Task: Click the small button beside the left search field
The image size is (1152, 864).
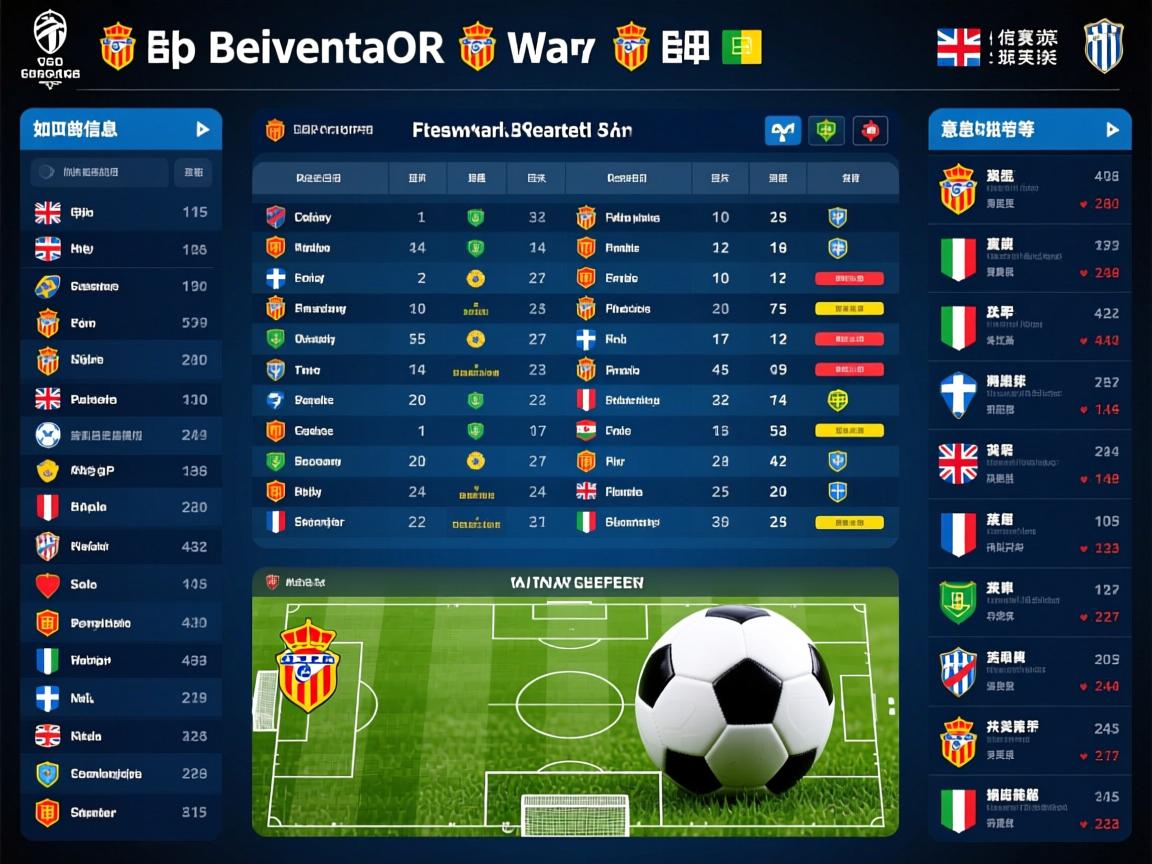Action: 193,172
